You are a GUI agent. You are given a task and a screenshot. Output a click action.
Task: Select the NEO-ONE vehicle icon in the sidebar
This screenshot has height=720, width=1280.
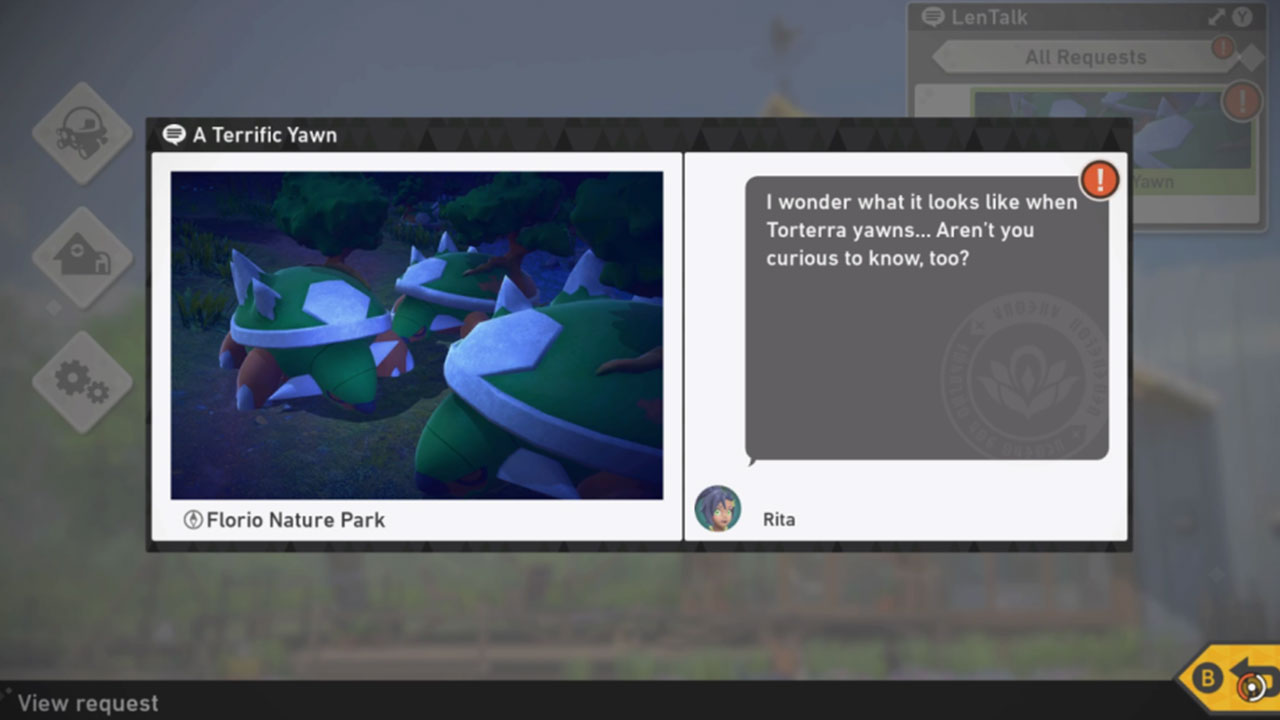point(81,133)
